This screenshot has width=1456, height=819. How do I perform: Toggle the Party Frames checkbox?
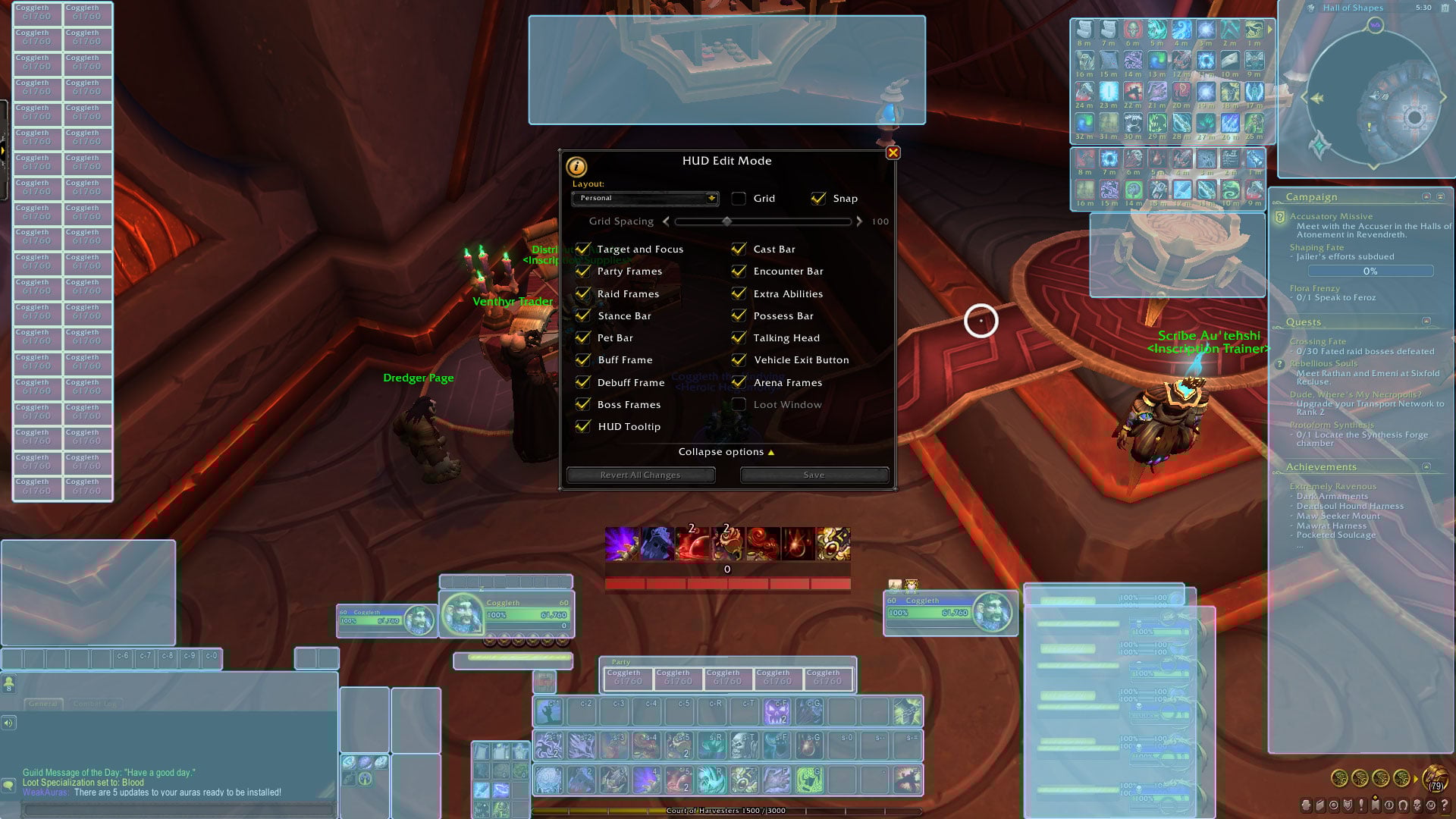click(x=583, y=271)
